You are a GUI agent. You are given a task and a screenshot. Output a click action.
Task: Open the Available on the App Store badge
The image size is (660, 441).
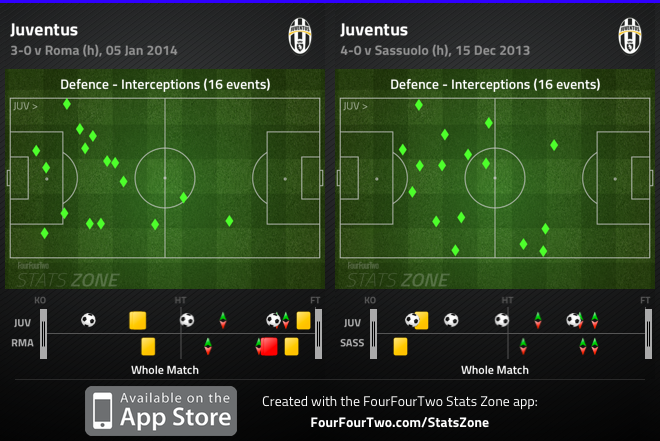[x=161, y=410]
